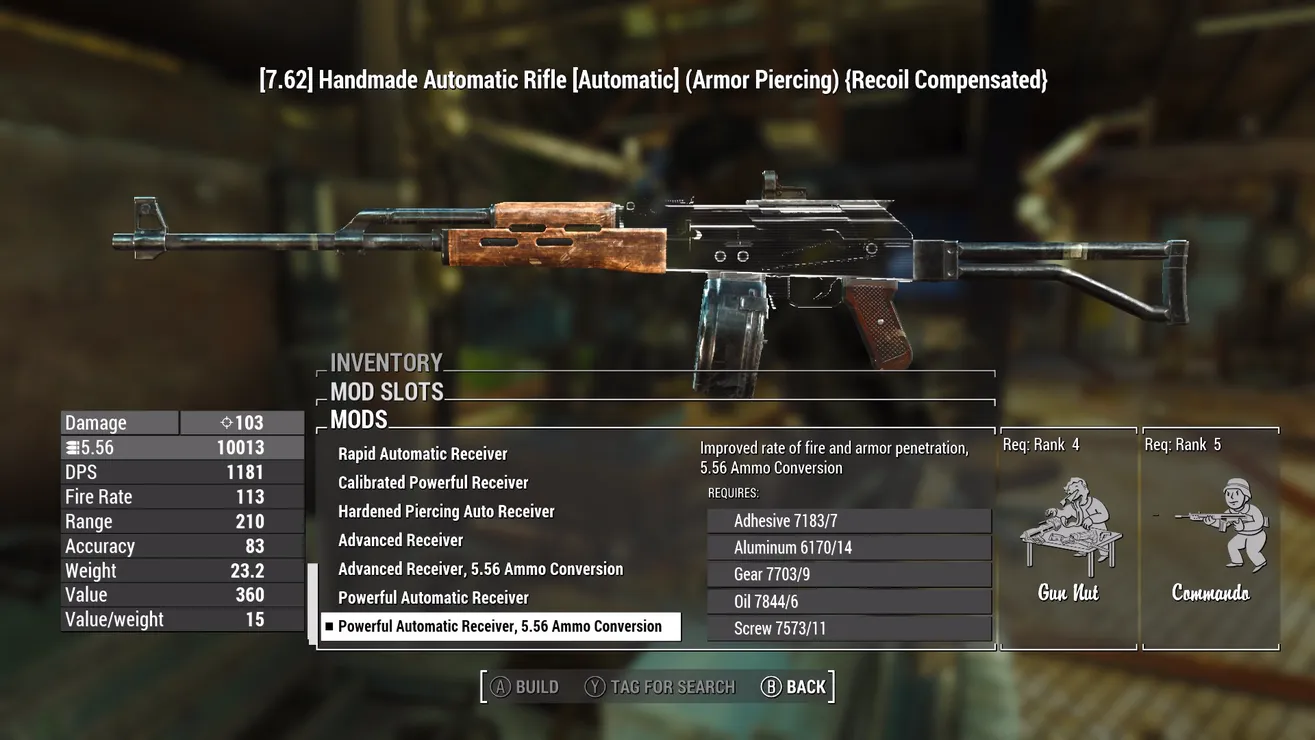The width and height of the screenshot is (1315, 740).
Task: Open the Inventory section header
Action: (386, 363)
